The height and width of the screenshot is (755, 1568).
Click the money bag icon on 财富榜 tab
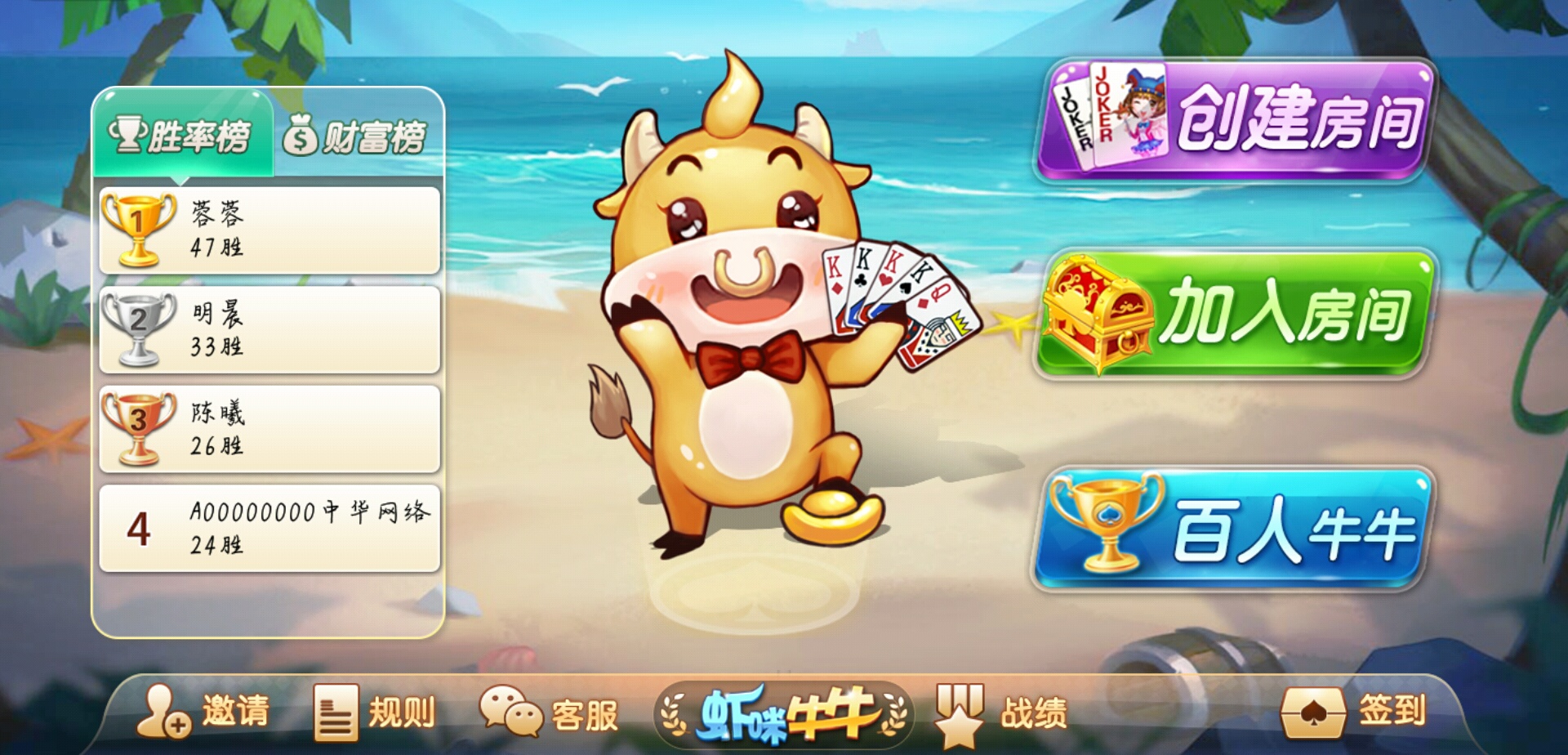pos(302,133)
